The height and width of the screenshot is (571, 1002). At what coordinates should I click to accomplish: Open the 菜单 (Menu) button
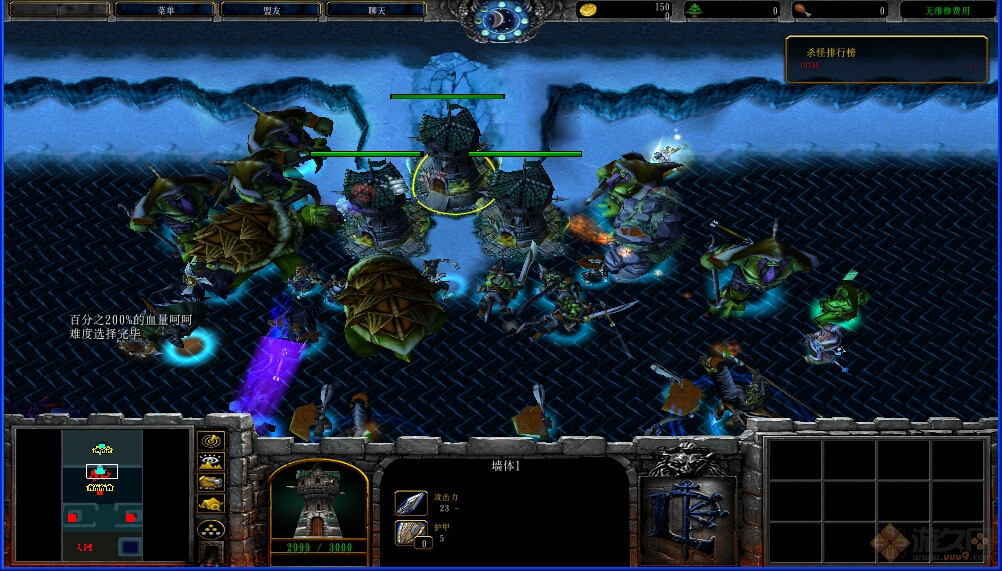pyautogui.click(x=165, y=10)
